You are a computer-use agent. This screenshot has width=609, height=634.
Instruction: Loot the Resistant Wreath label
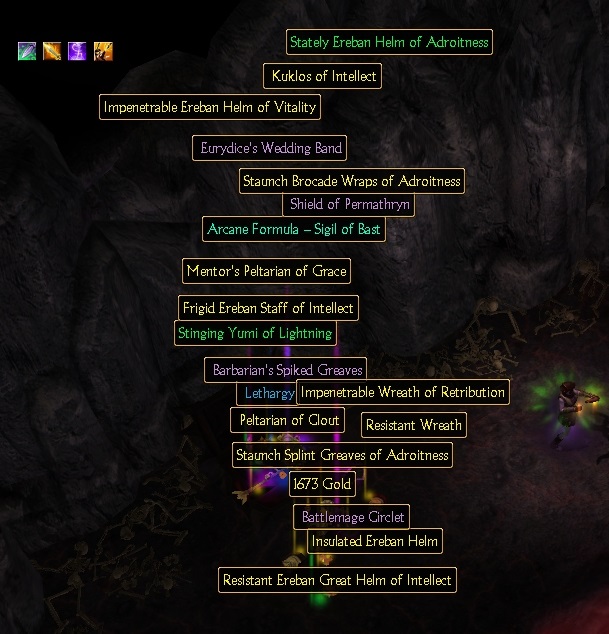click(x=413, y=425)
